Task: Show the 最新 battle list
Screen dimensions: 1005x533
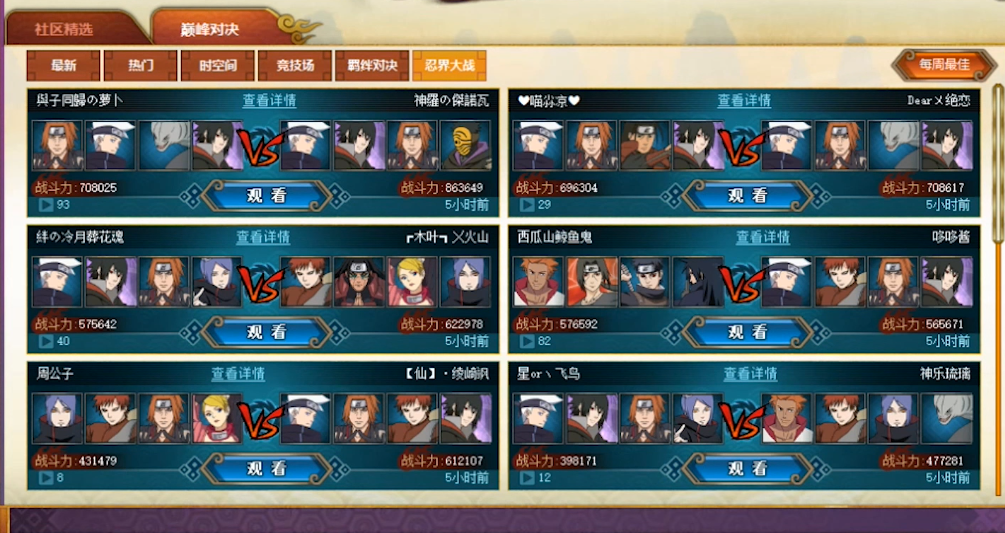Action: point(64,65)
